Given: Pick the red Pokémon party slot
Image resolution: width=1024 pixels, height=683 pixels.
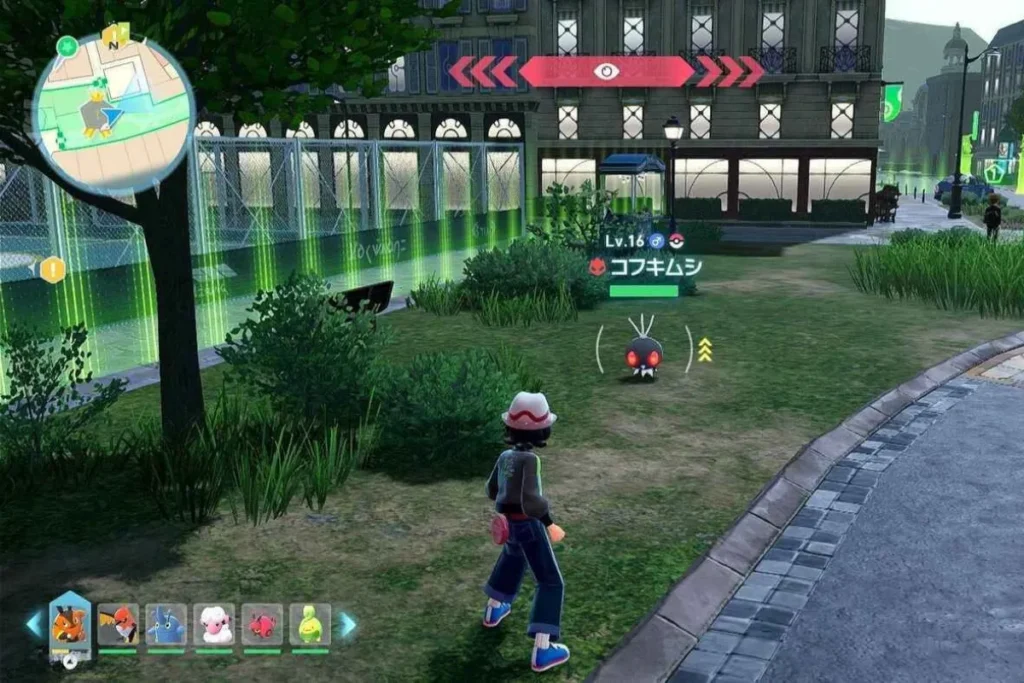Looking at the screenshot, I should pyautogui.click(x=262, y=625).
